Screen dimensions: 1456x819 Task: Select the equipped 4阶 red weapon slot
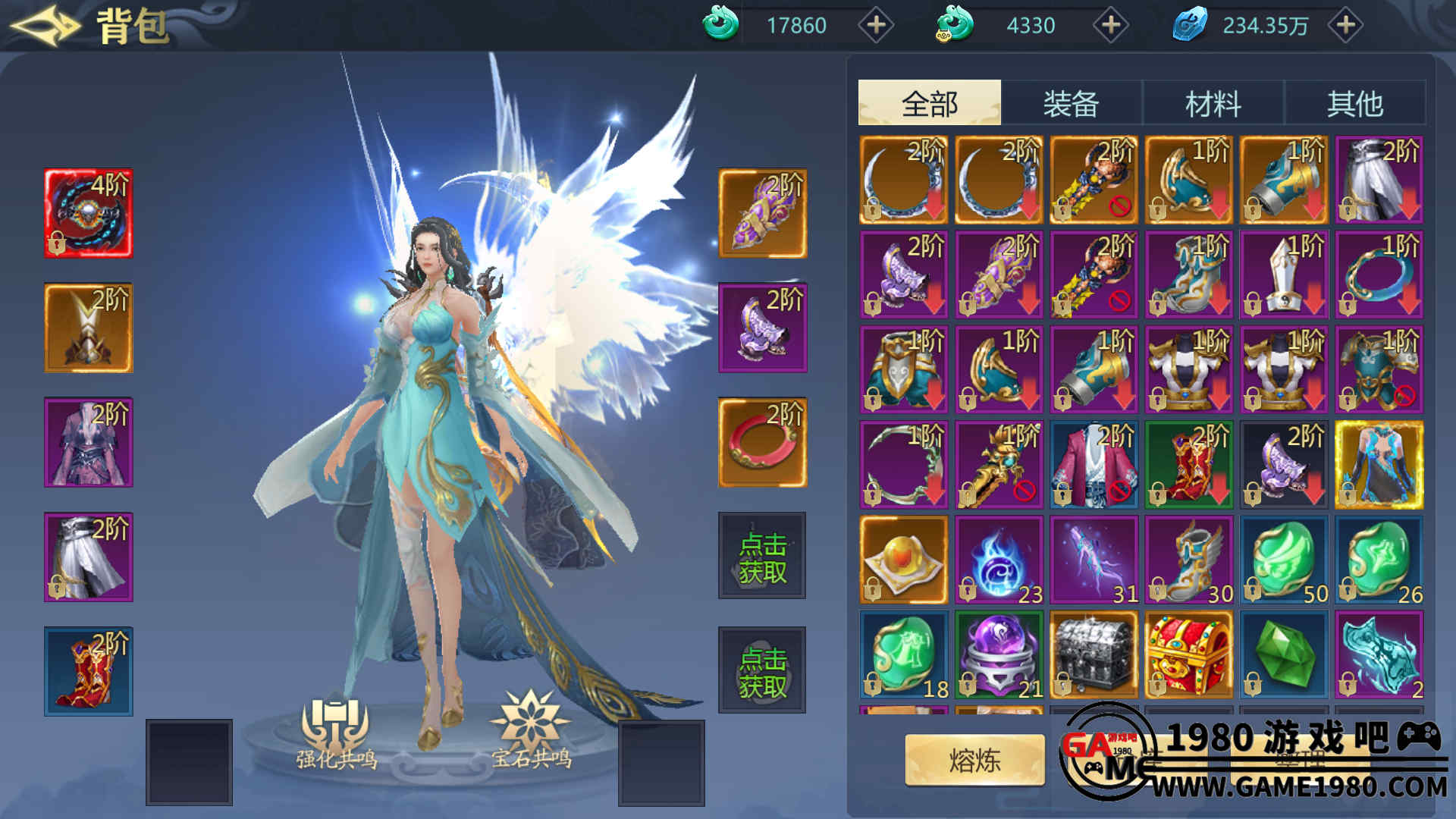coord(88,213)
